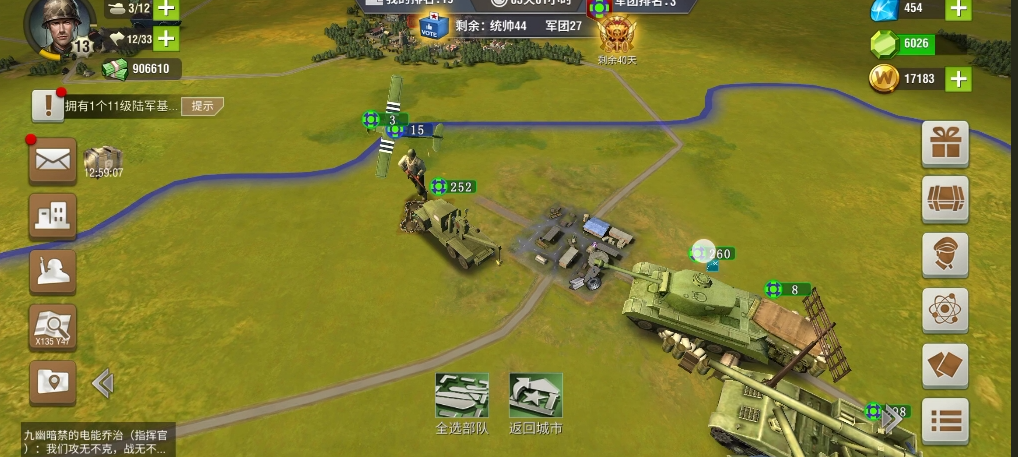Open the gift box rewards
Screen dimensions: 1018x457
tap(945, 143)
